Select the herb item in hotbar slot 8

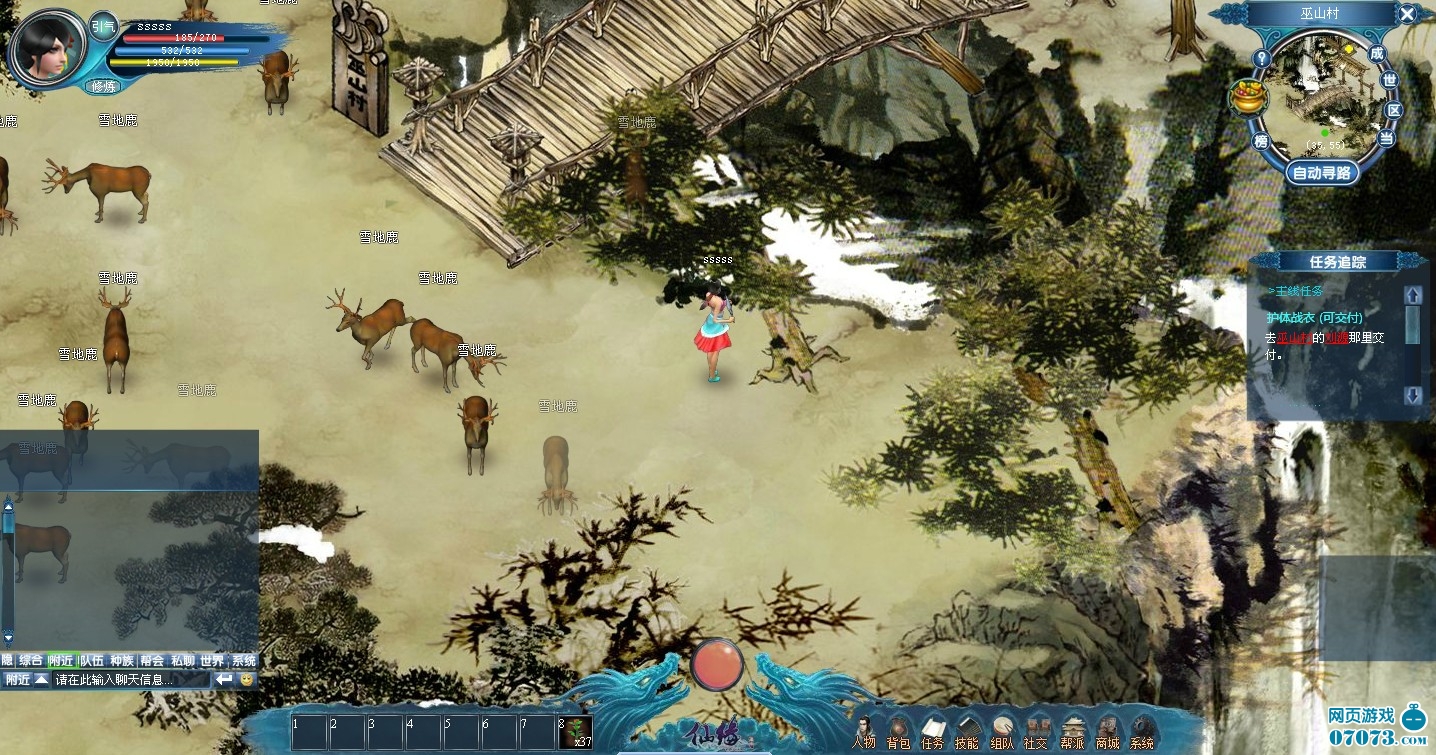click(x=578, y=731)
